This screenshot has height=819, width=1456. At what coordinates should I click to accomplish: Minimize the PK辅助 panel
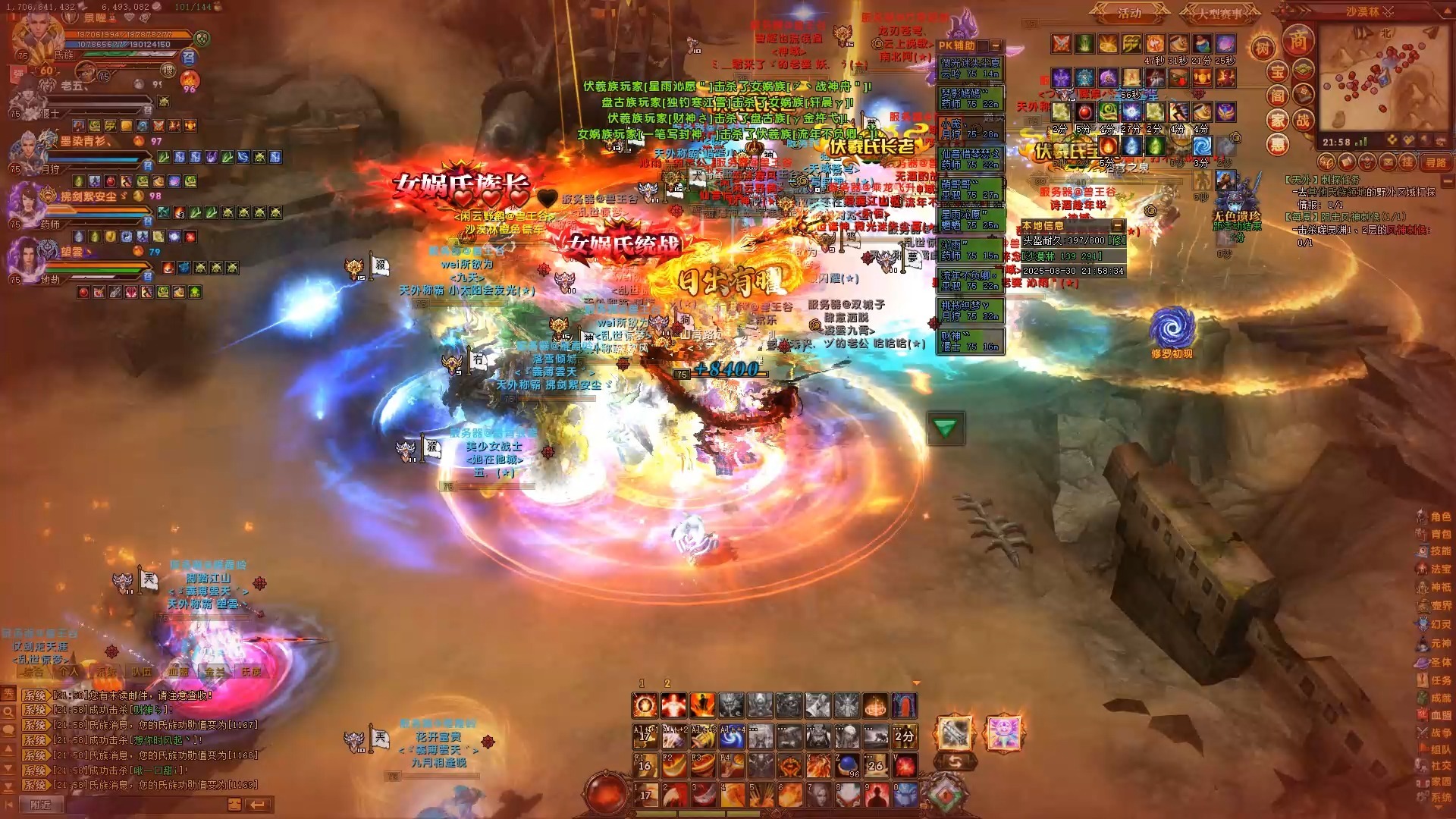[996, 45]
